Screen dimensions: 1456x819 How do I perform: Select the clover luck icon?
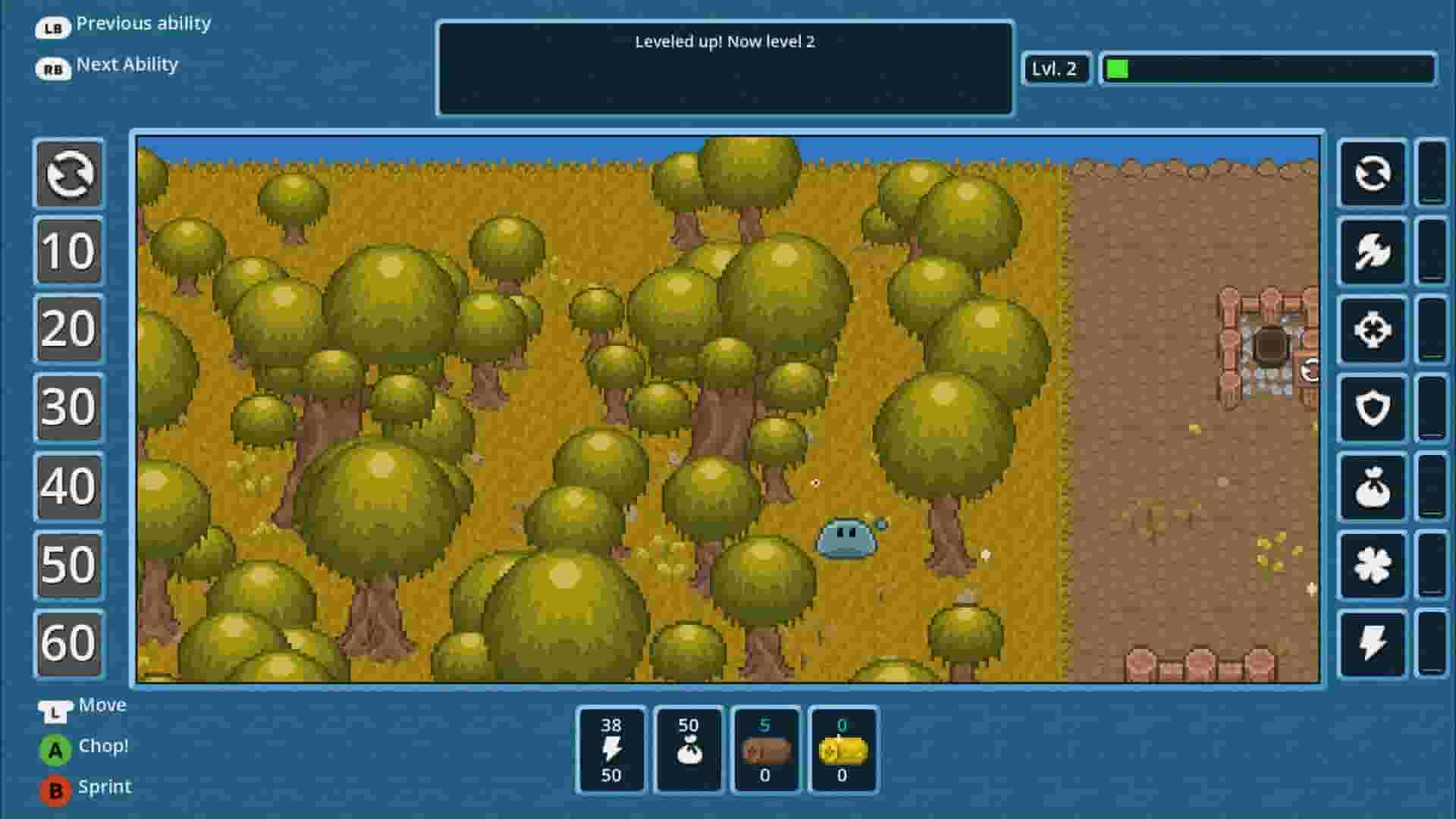(1373, 565)
